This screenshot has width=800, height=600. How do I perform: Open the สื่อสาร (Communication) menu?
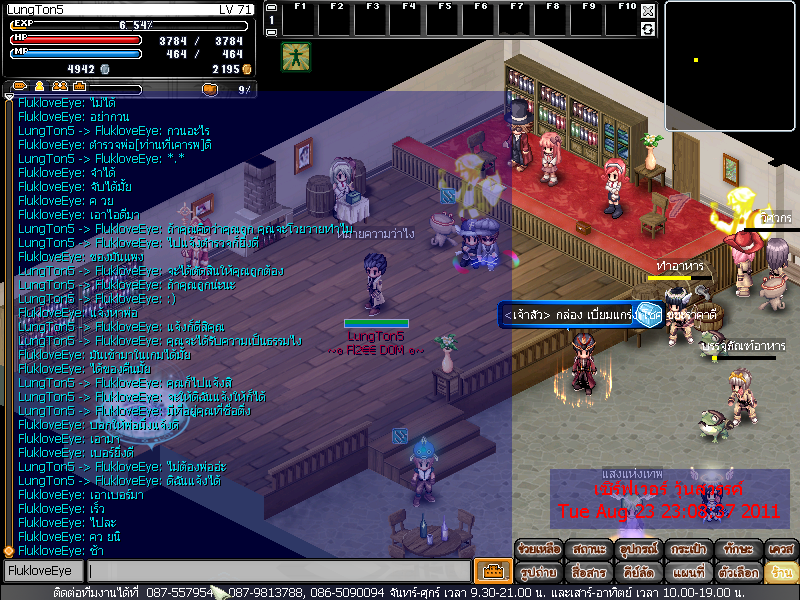588,573
